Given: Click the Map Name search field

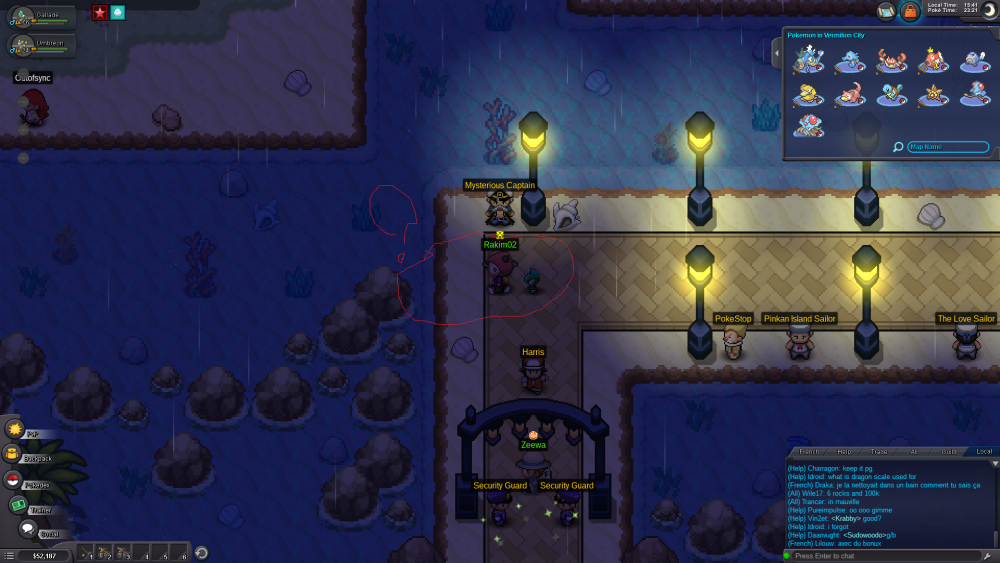Looking at the screenshot, I should point(948,147).
